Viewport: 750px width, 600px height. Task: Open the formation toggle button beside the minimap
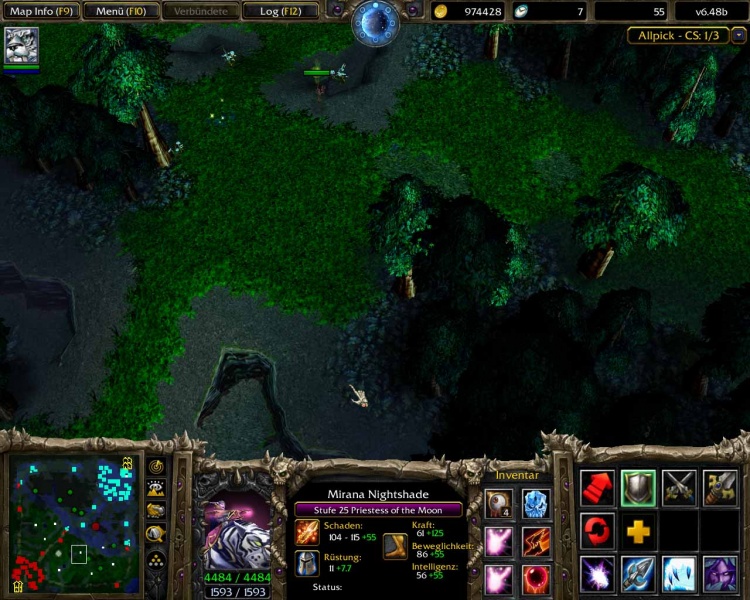pyautogui.click(x=156, y=560)
